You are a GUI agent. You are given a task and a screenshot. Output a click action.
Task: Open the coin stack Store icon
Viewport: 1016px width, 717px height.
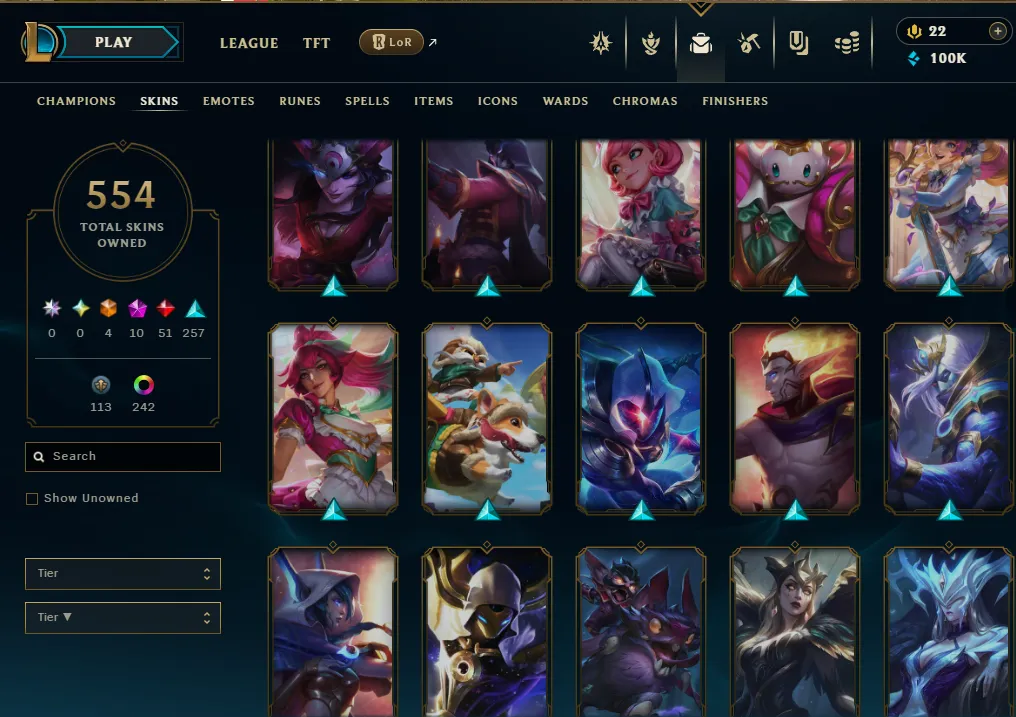(x=847, y=43)
